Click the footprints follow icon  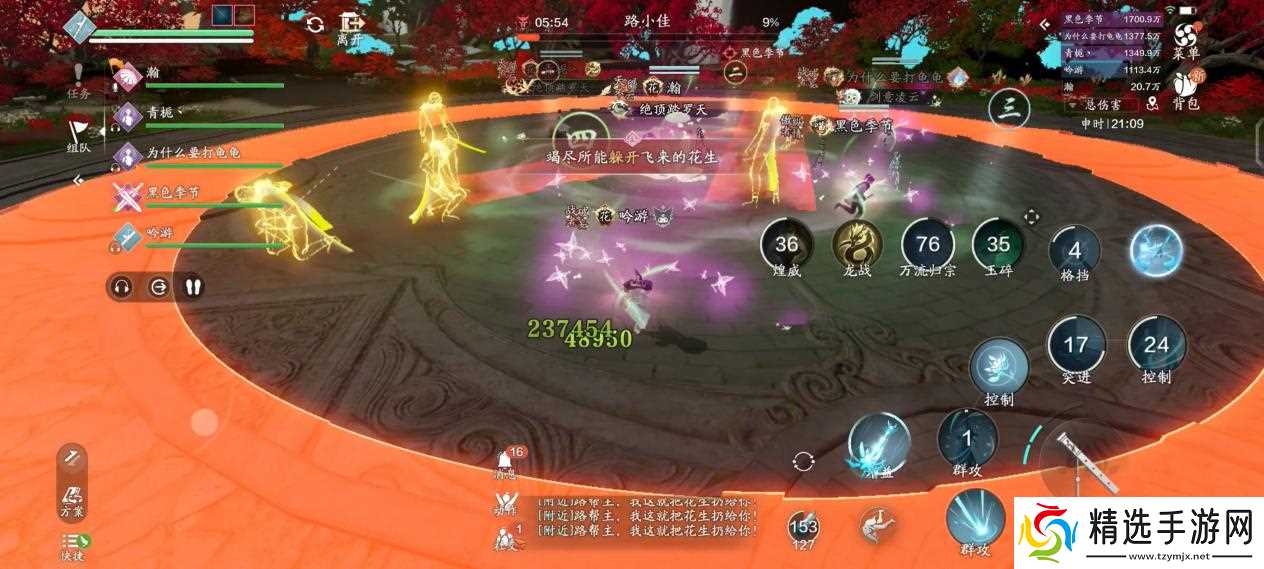click(193, 287)
